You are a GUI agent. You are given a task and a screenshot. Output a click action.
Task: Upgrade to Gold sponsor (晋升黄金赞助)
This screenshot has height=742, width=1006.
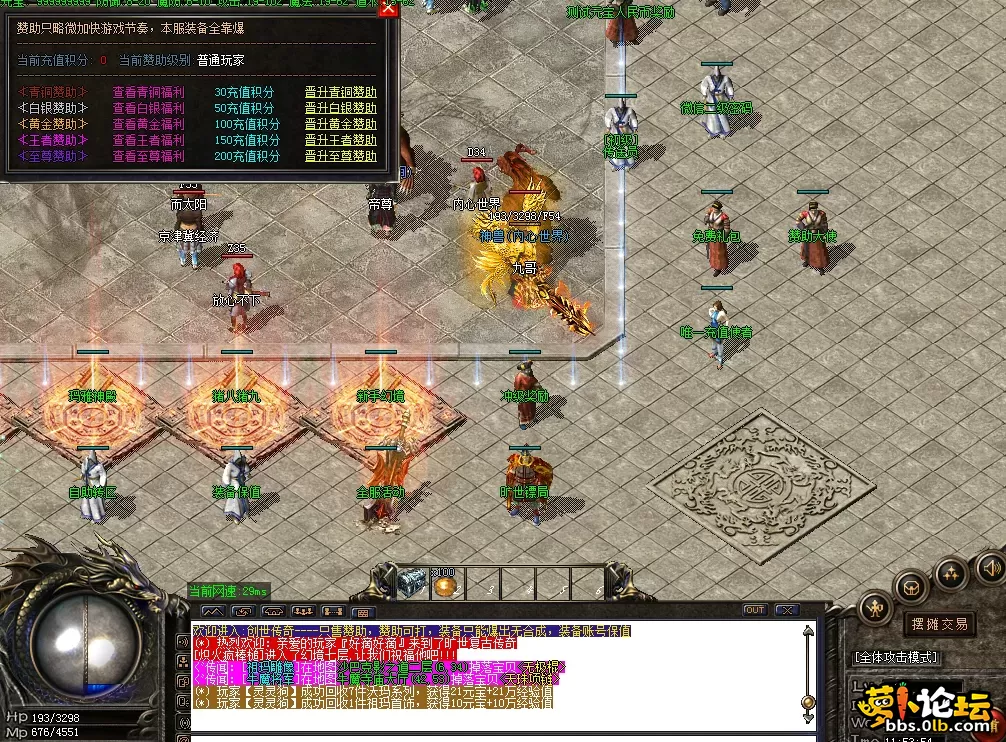click(x=340, y=124)
